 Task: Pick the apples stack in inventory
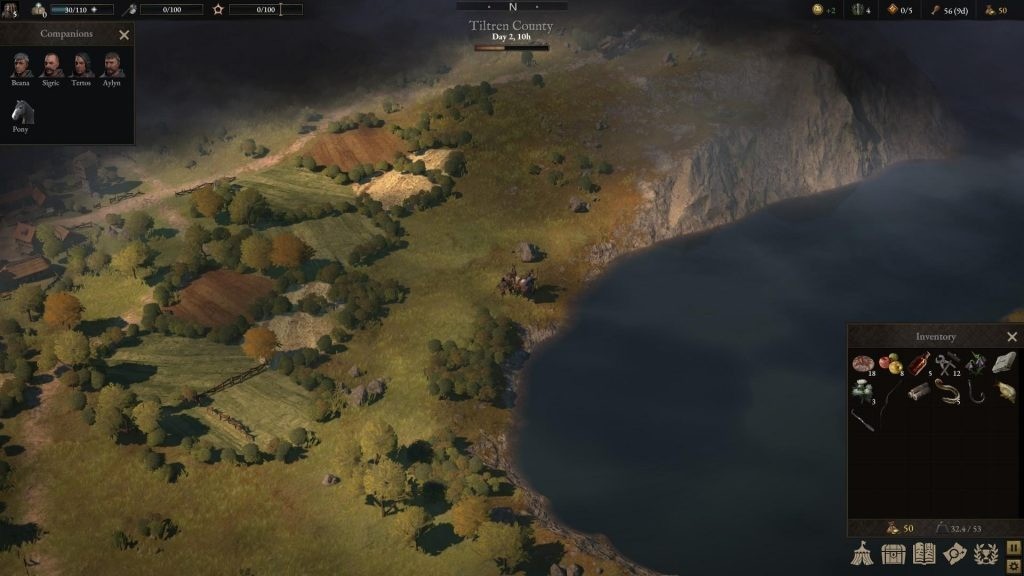890,364
